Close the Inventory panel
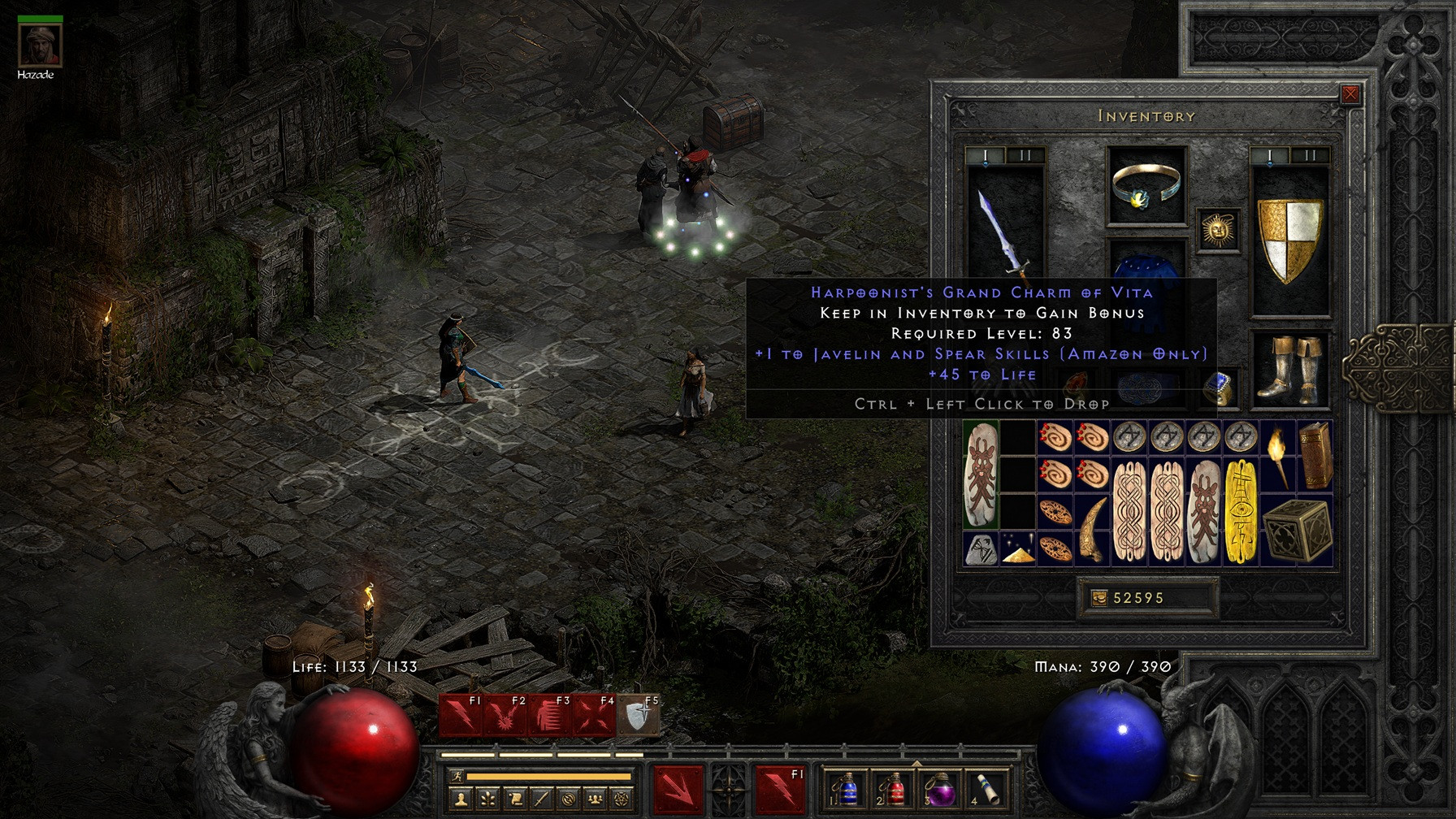The image size is (1456, 819). (x=1350, y=94)
